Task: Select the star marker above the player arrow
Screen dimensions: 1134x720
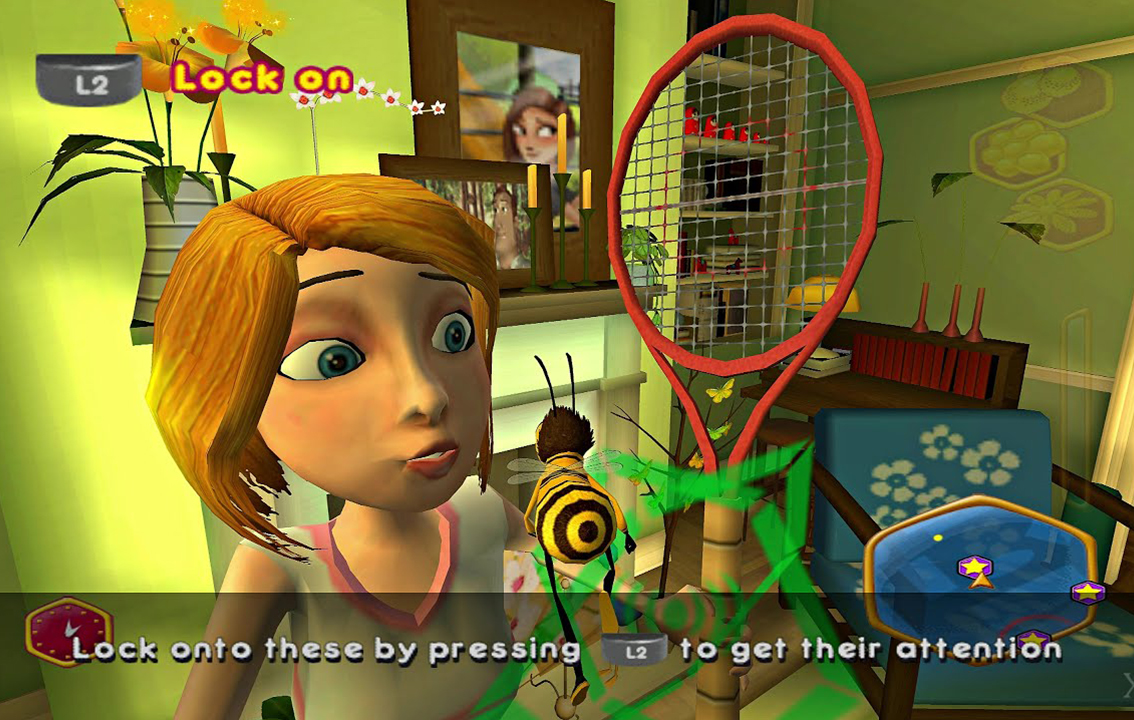Action: 973,566
